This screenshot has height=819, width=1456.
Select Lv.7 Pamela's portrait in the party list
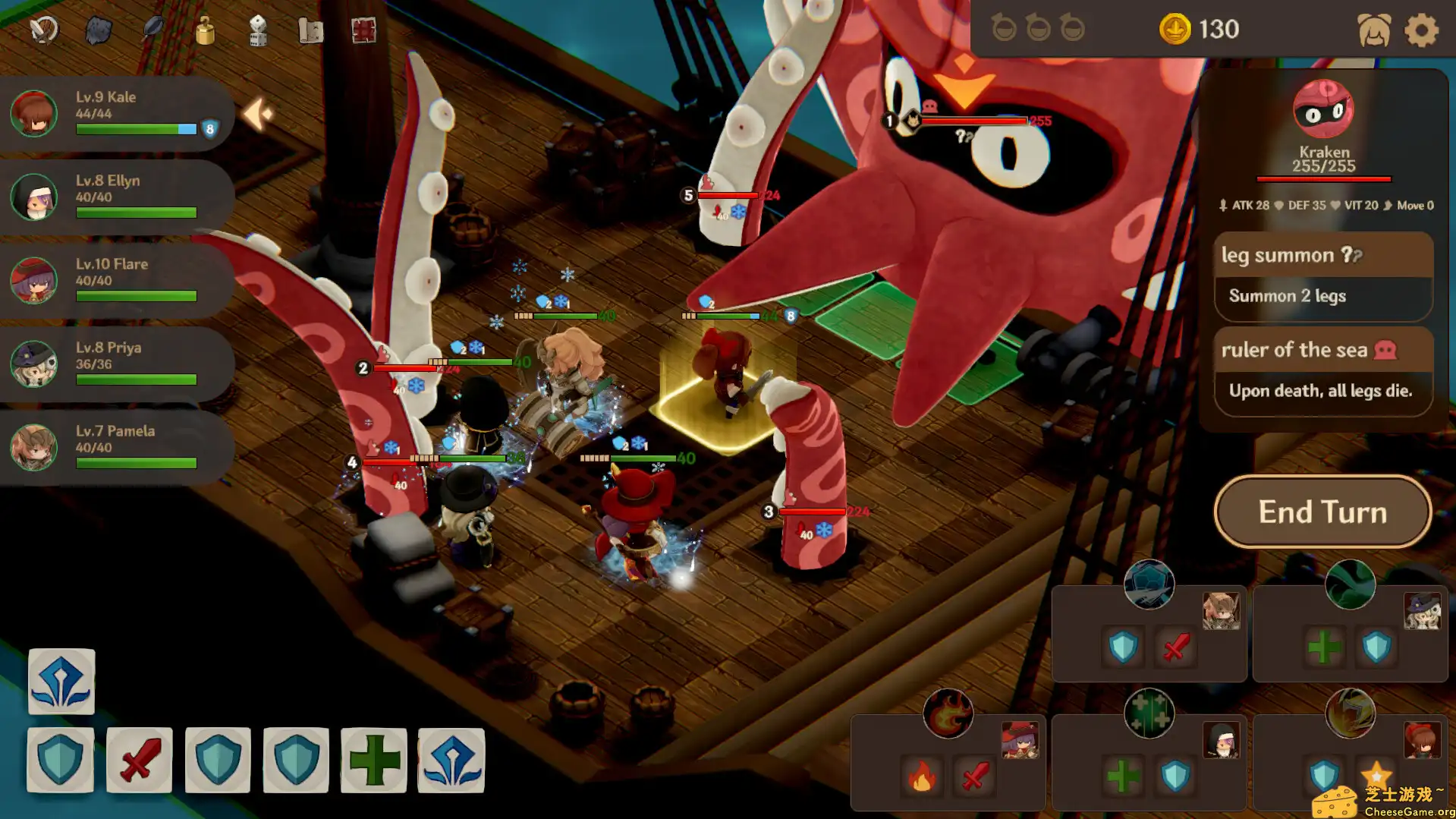pyautogui.click(x=33, y=448)
